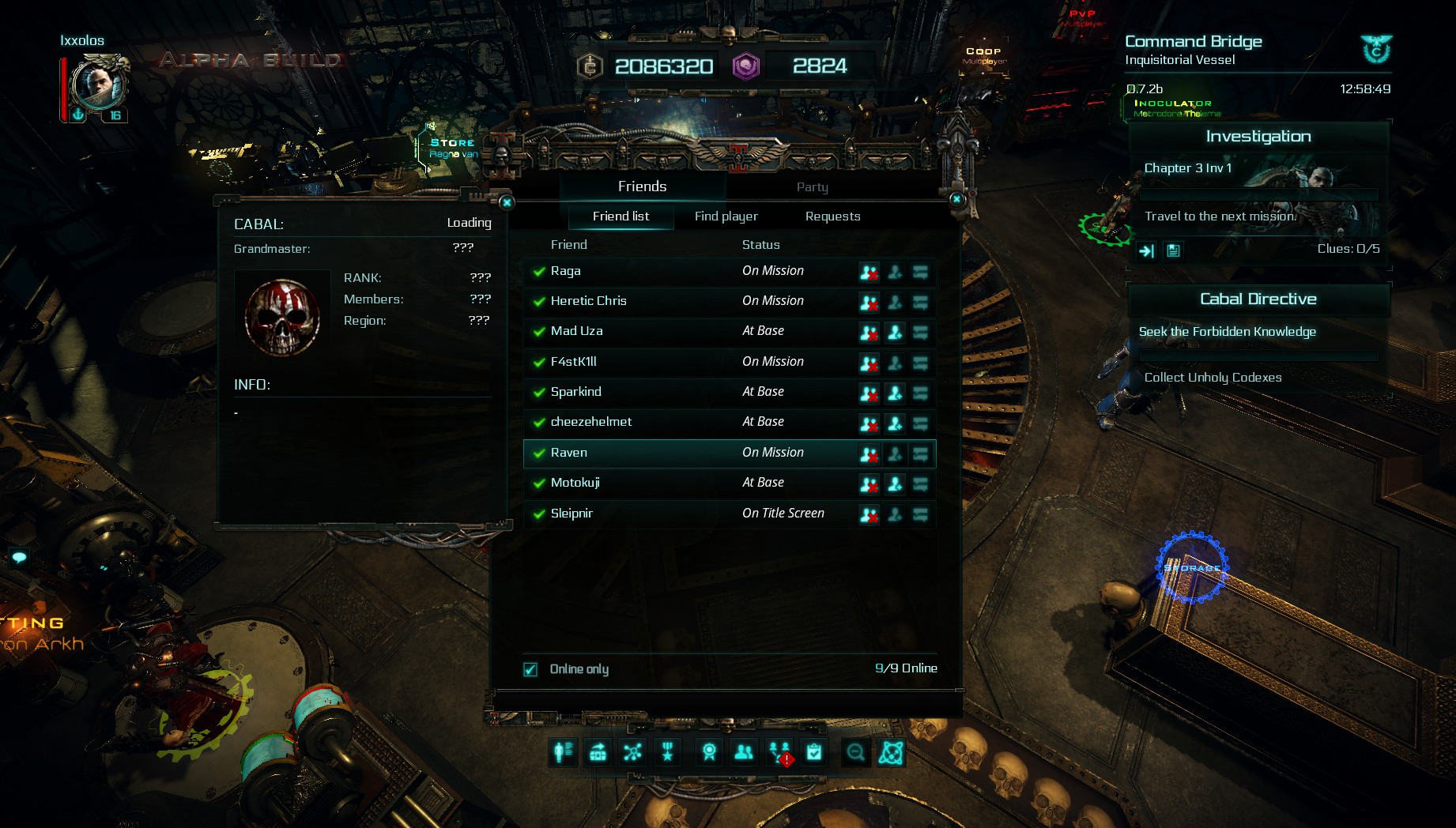Open the Find player tab

tap(726, 216)
